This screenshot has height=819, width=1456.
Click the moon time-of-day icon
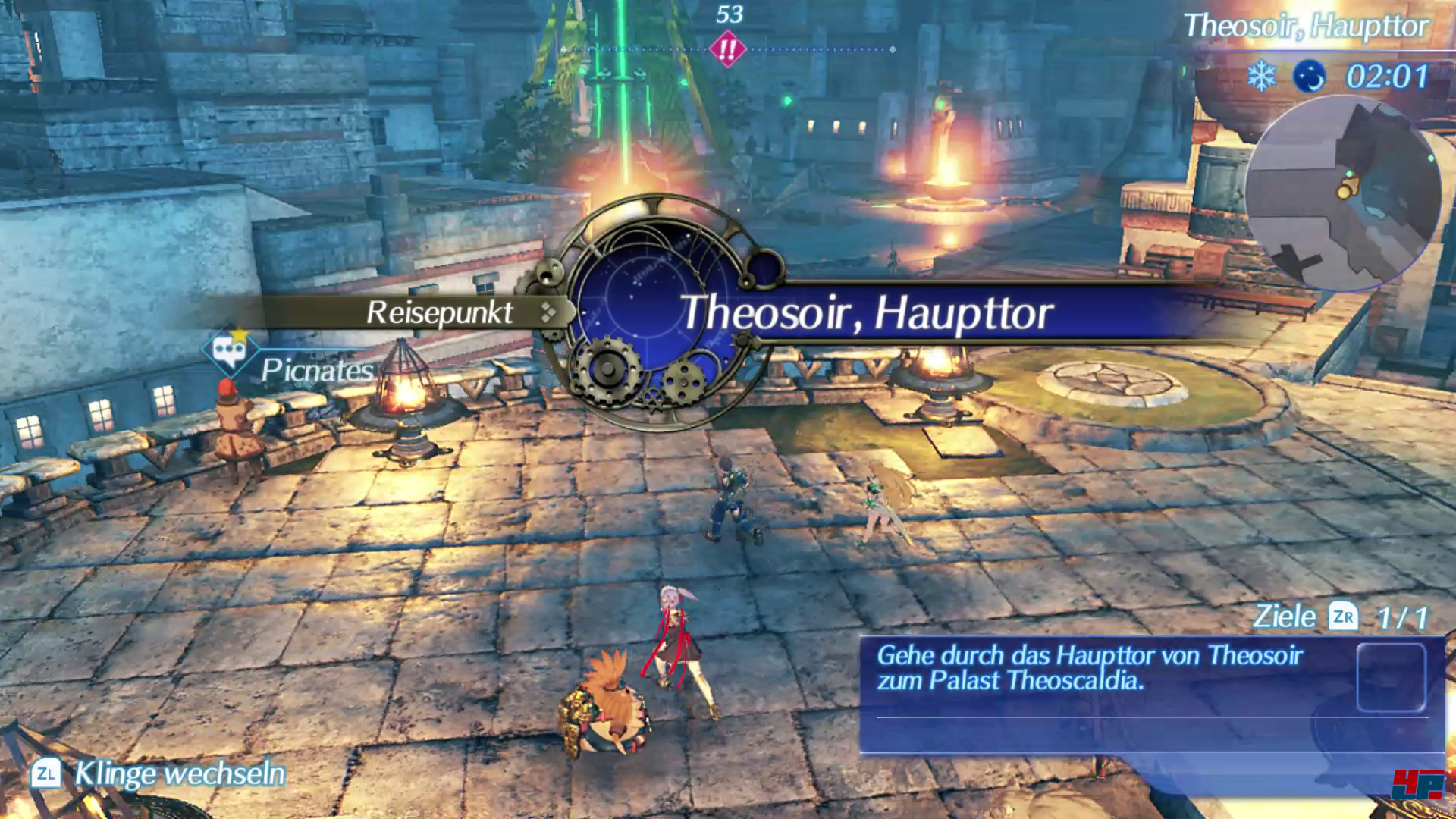tap(1309, 77)
